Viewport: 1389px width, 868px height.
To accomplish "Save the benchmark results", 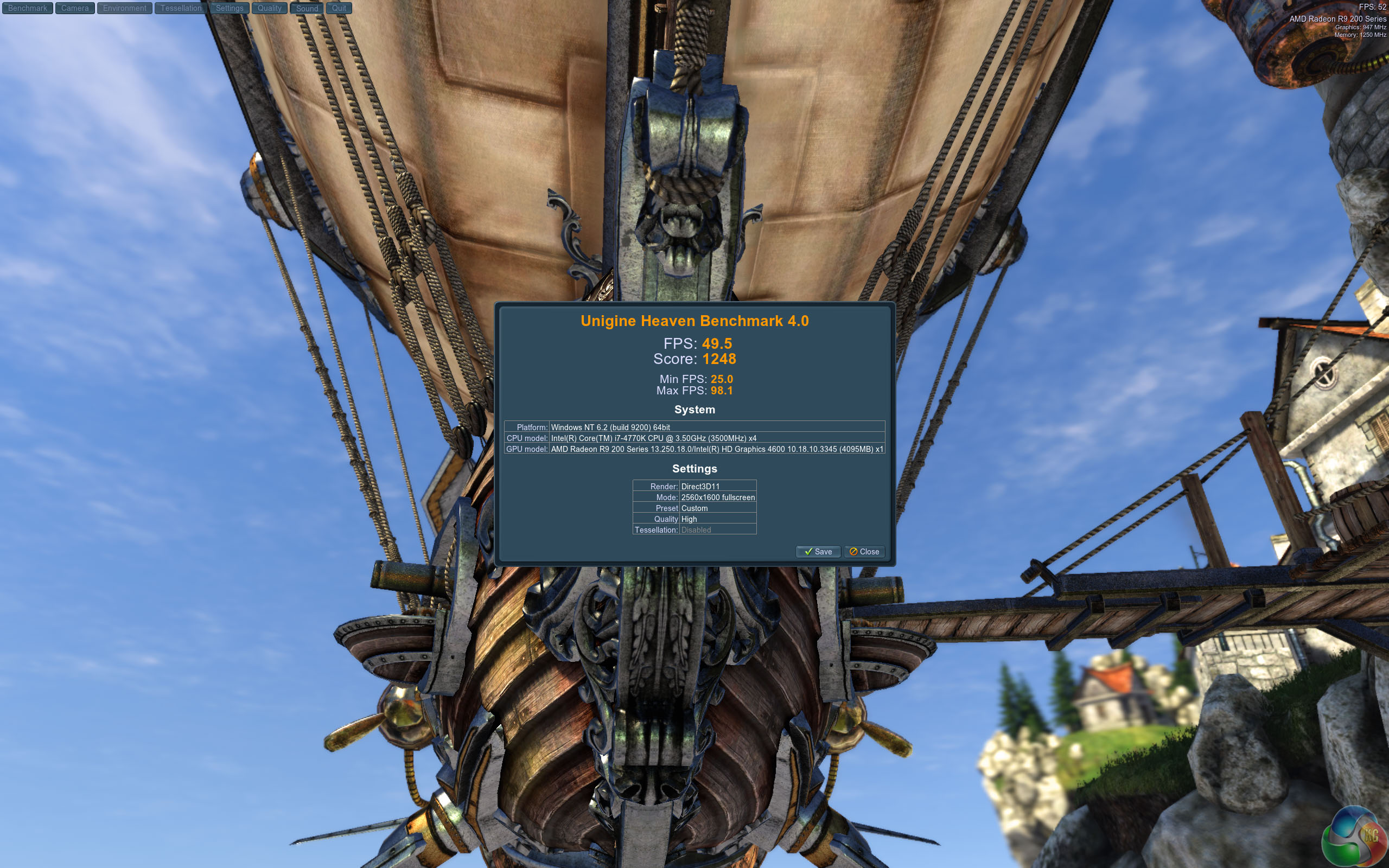I will 818,552.
